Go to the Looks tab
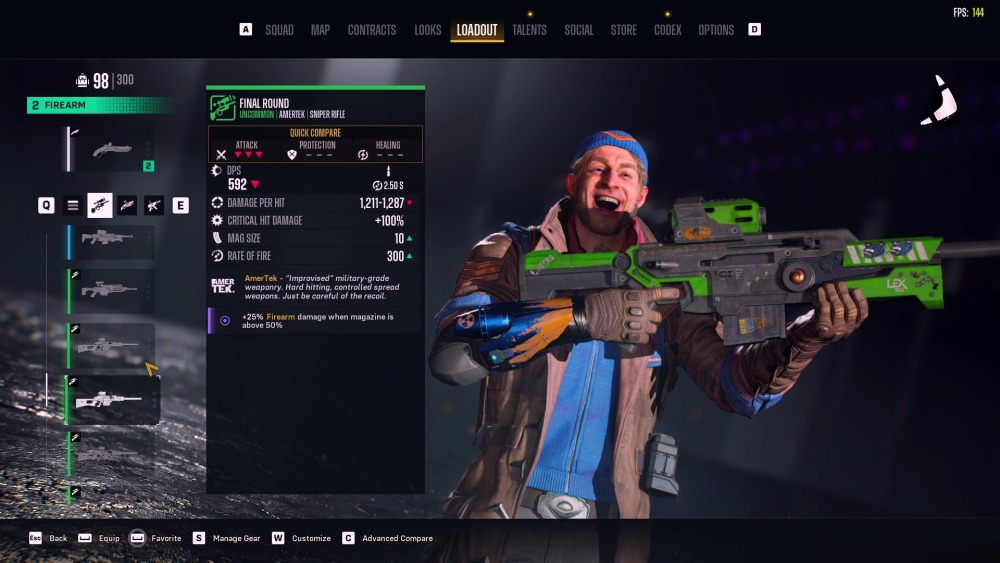Image resolution: width=1000 pixels, height=563 pixels. coord(428,30)
